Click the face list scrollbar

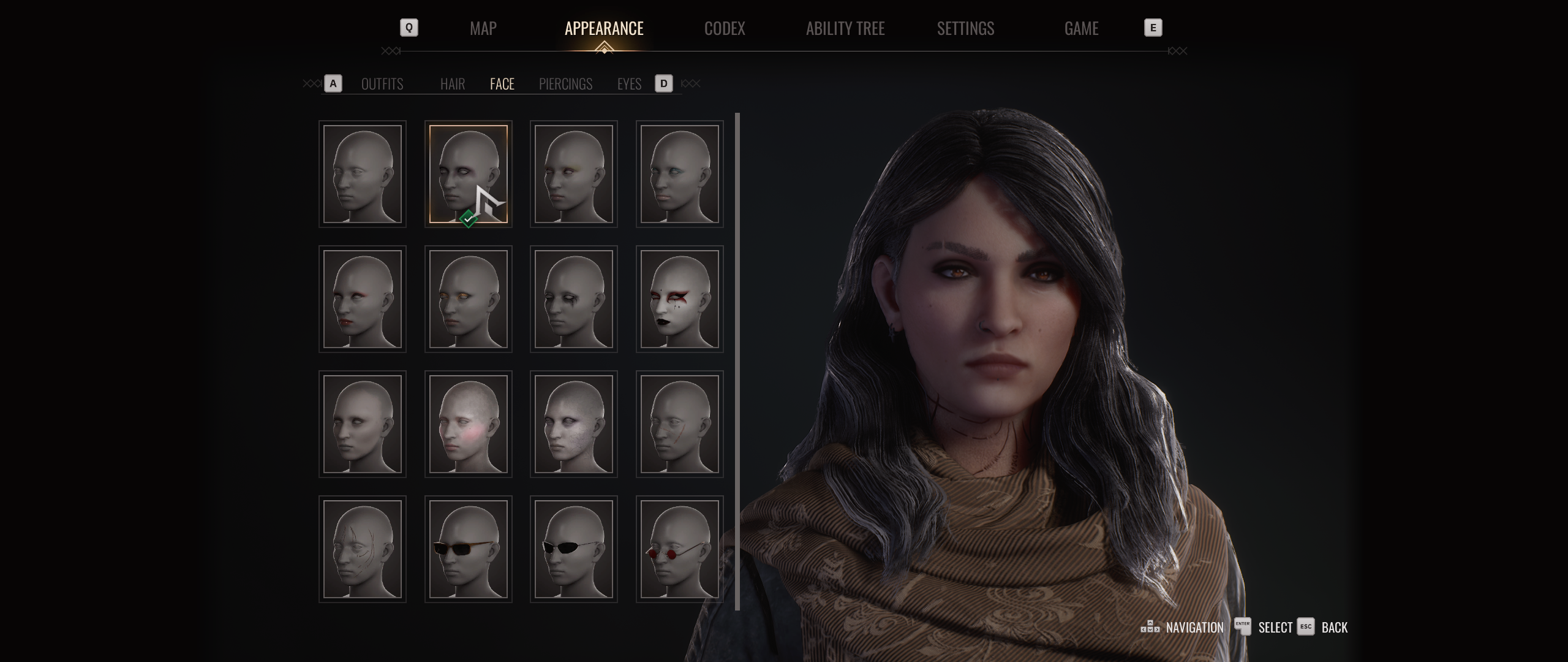coord(737,362)
